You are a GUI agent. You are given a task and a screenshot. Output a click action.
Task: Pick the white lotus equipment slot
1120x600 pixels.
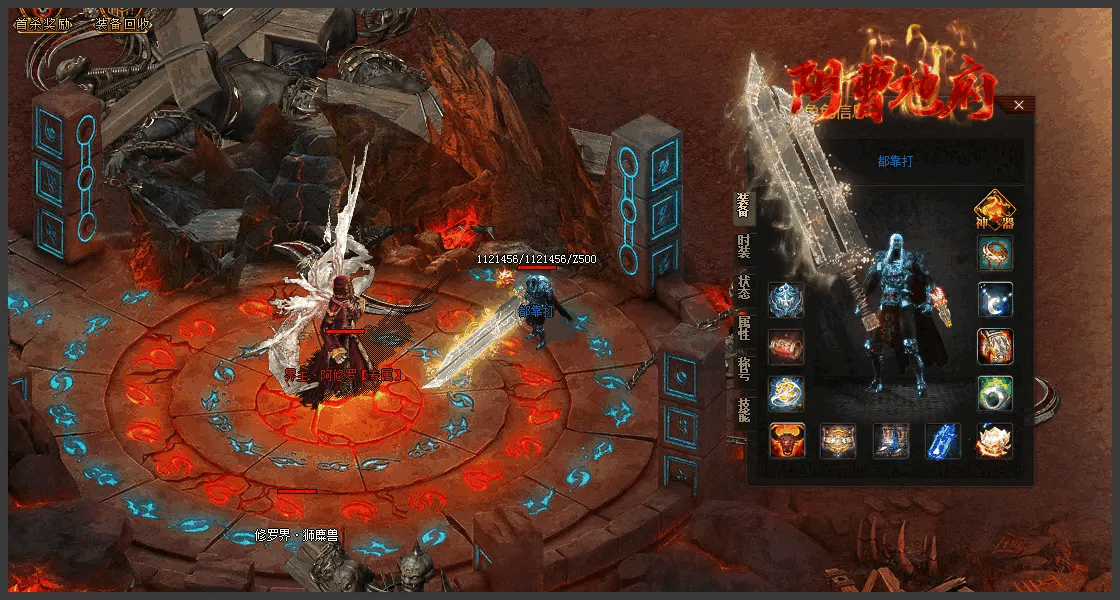pos(995,441)
